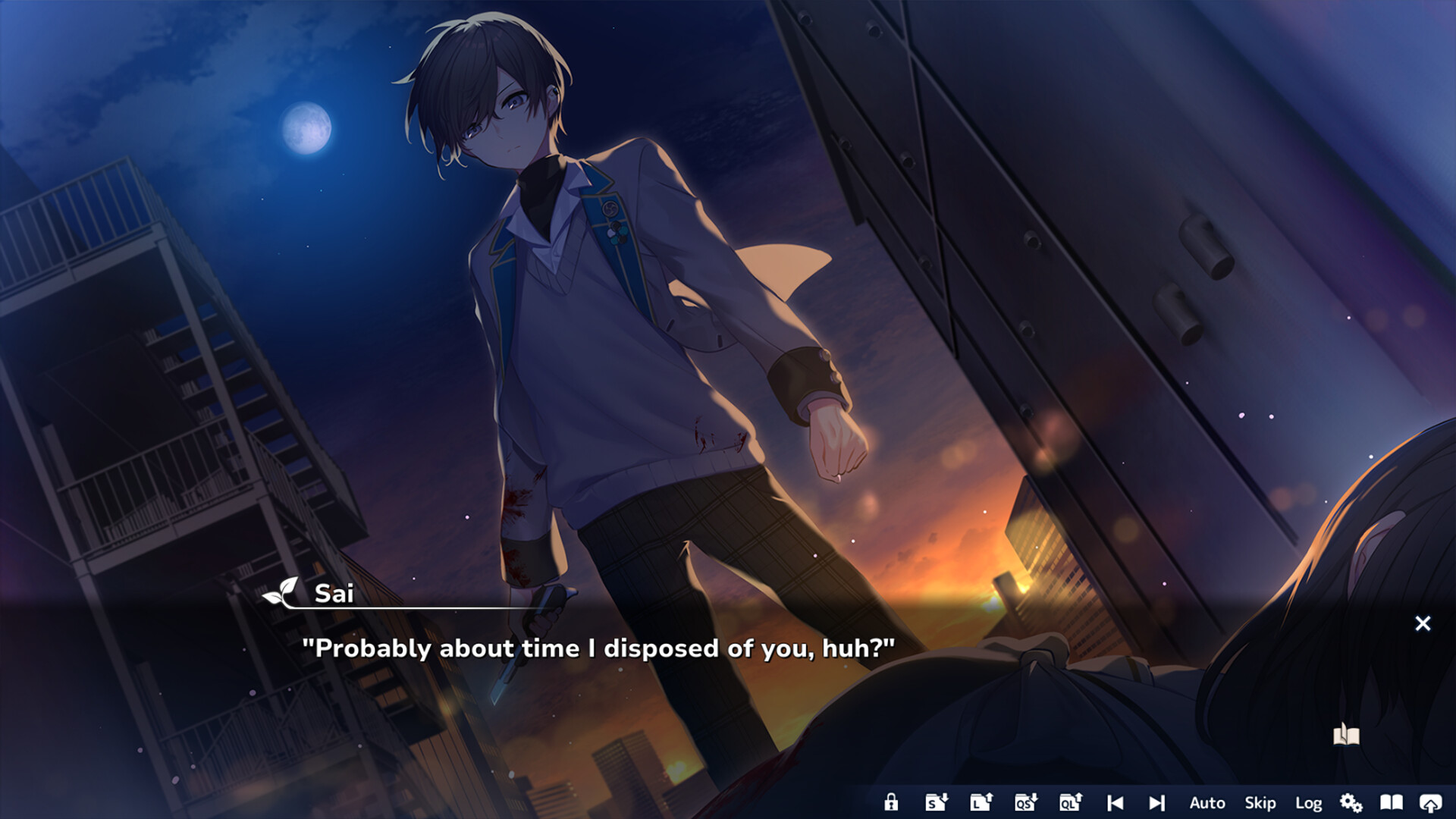Screen dimensions: 1456x819
Task: Toggle Auto read mode
Action: (x=1207, y=802)
